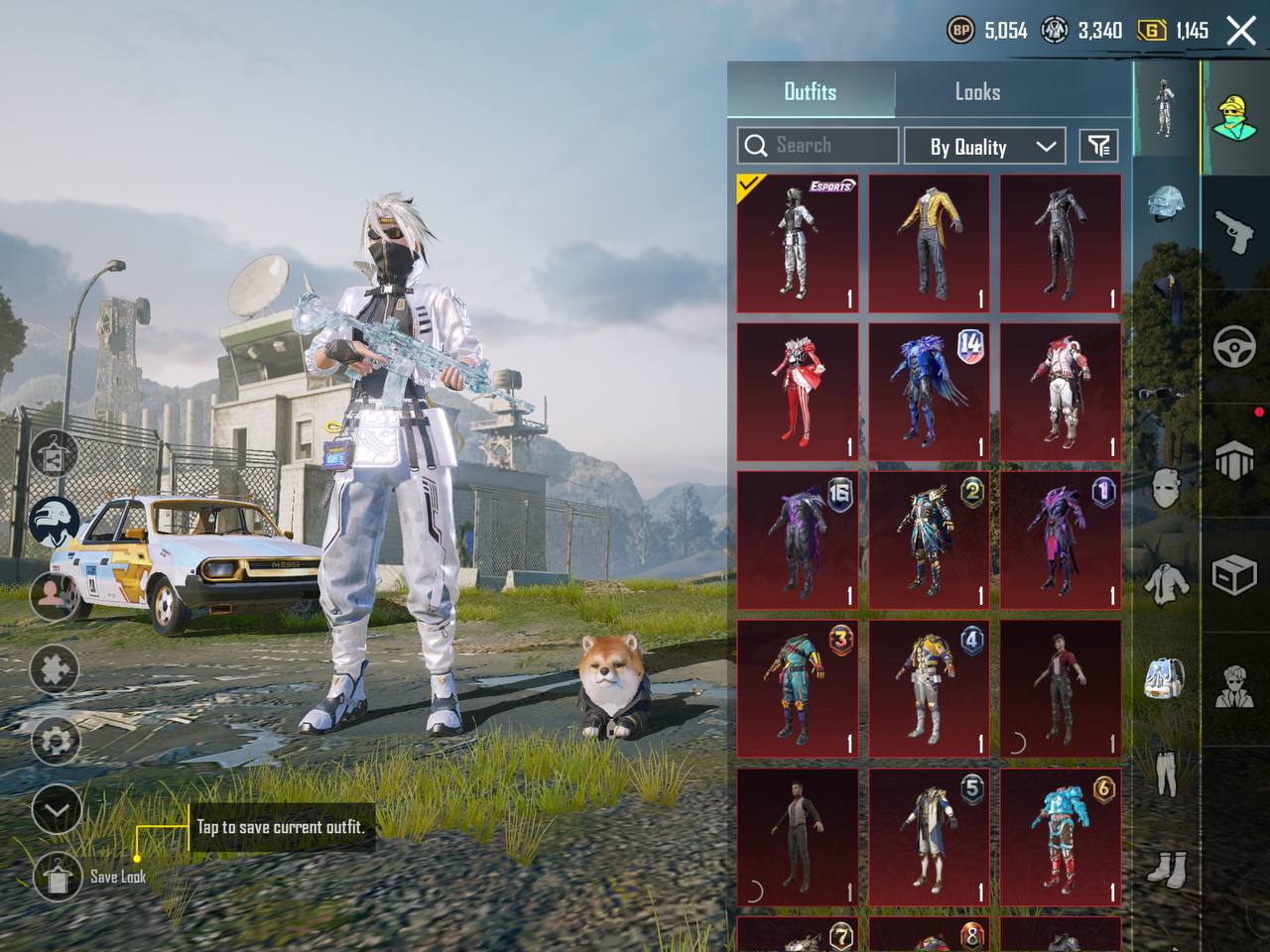Close the inventory with the X button
This screenshot has width=1270, height=952.
pyautogui.click(x=1241, y=31)
